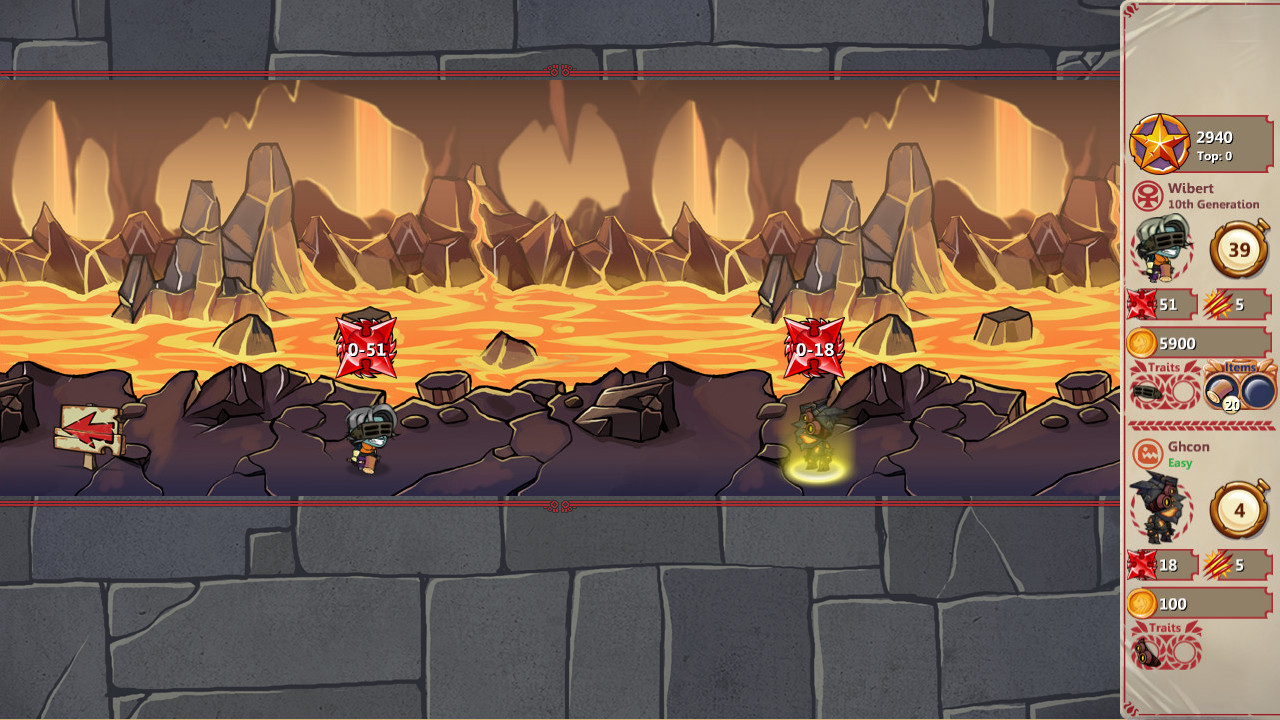Select the highlighted Ghcon enemy unit
Image resolution: width=1280 pixels, height=720 pixels.
tap(817, 438)
